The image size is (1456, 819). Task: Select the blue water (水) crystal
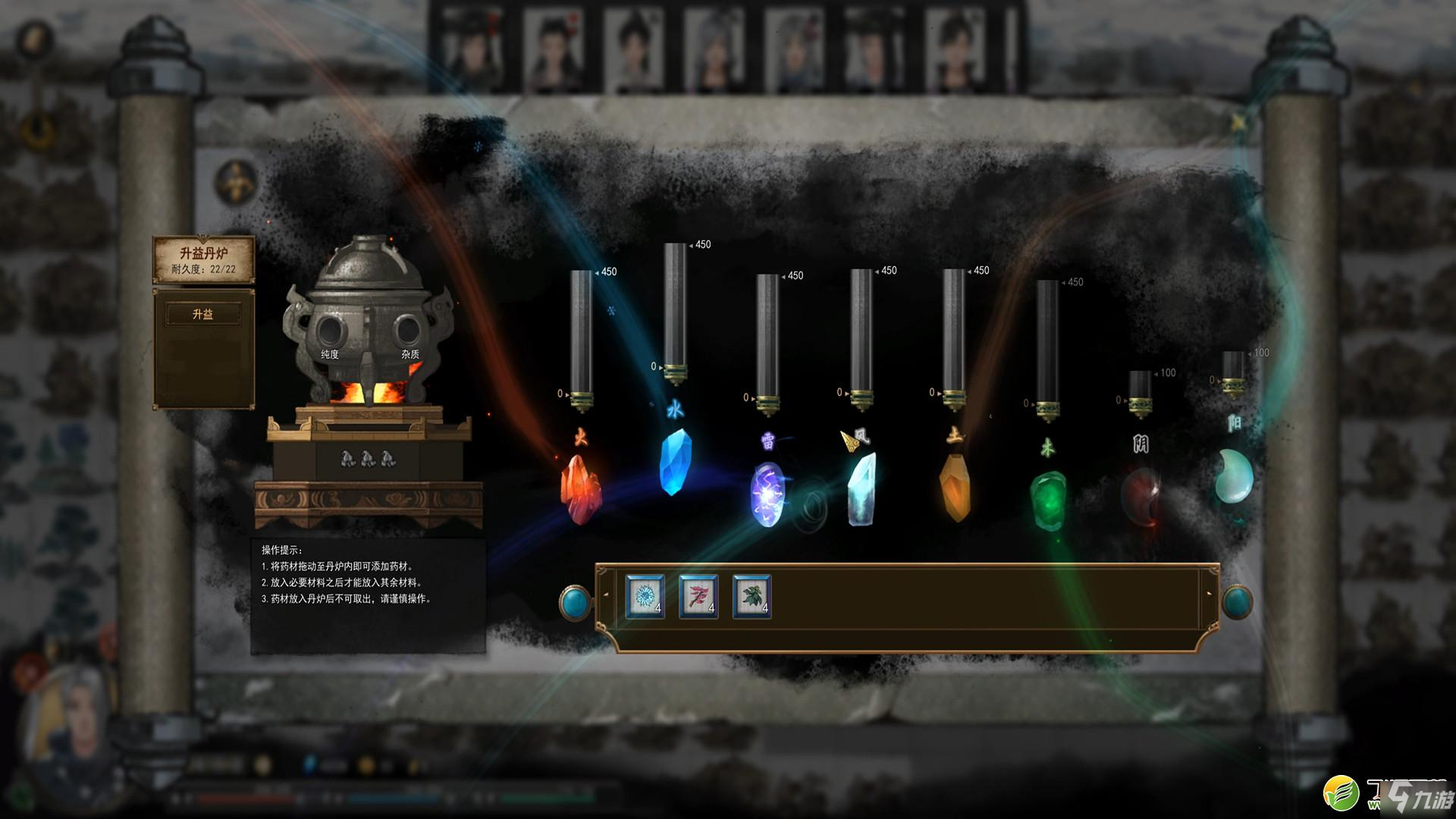(675, 462)
